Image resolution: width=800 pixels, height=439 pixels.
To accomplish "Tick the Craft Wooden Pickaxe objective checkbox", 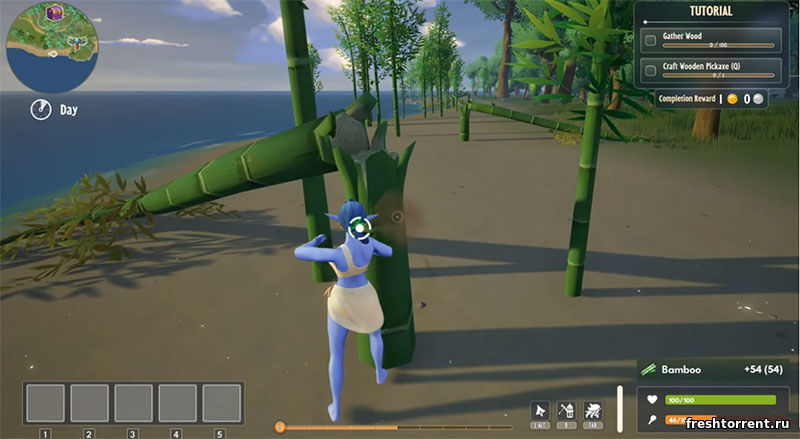I will tap(651, 70).
